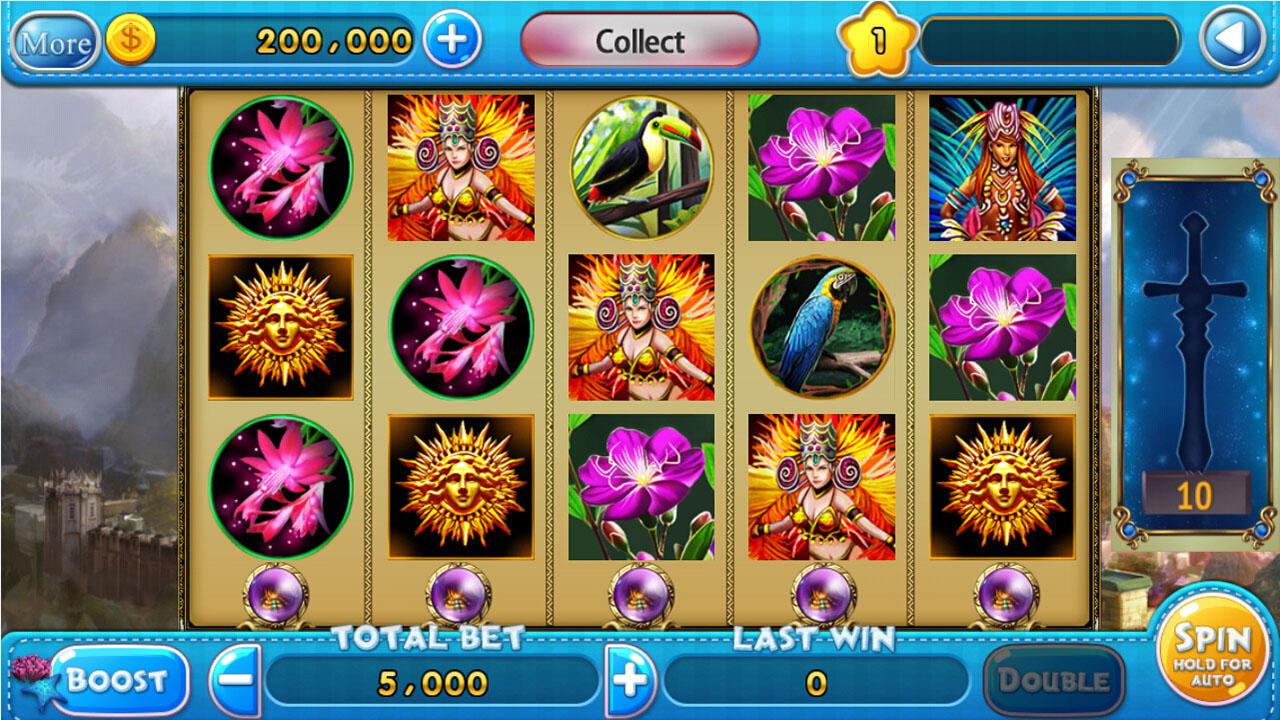
Task: Increase the total bet
Action: 630,681
